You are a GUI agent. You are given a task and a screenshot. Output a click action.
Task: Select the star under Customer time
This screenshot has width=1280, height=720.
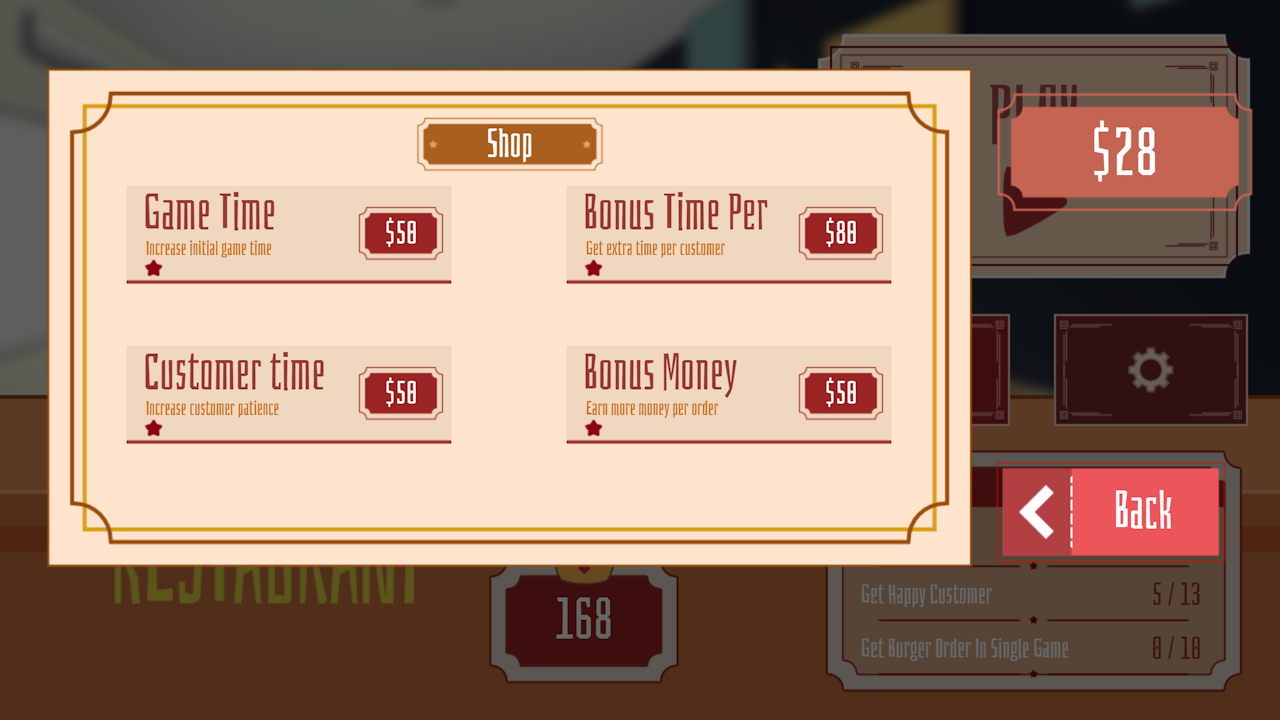pos(153,427)
